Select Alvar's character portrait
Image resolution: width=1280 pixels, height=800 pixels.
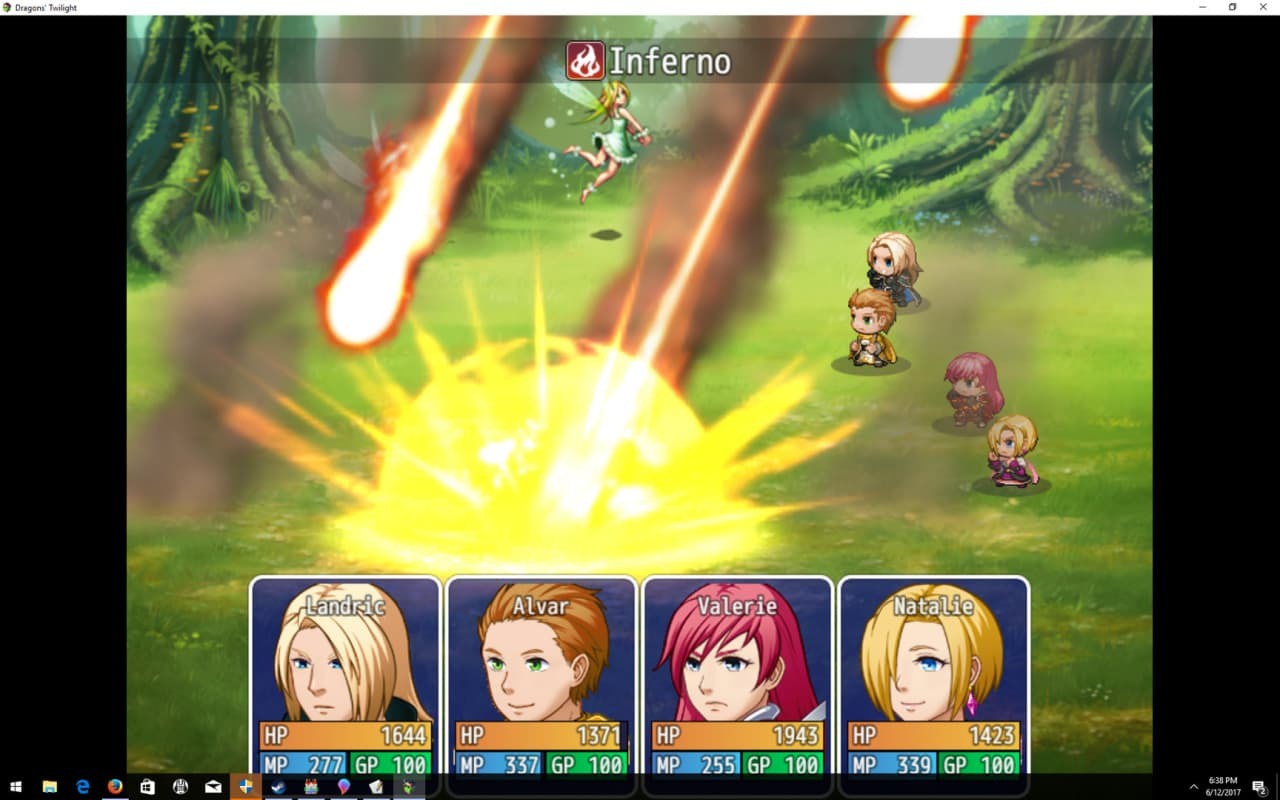[539, 665]
